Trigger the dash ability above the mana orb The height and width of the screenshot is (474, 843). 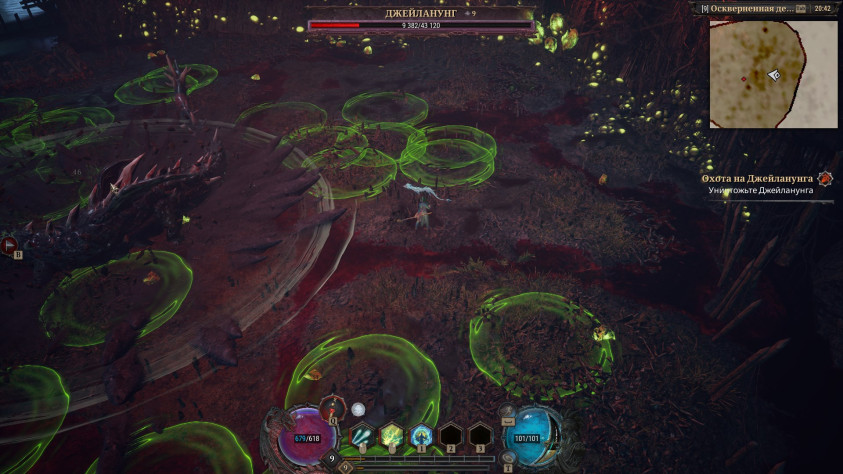[508, 412]
